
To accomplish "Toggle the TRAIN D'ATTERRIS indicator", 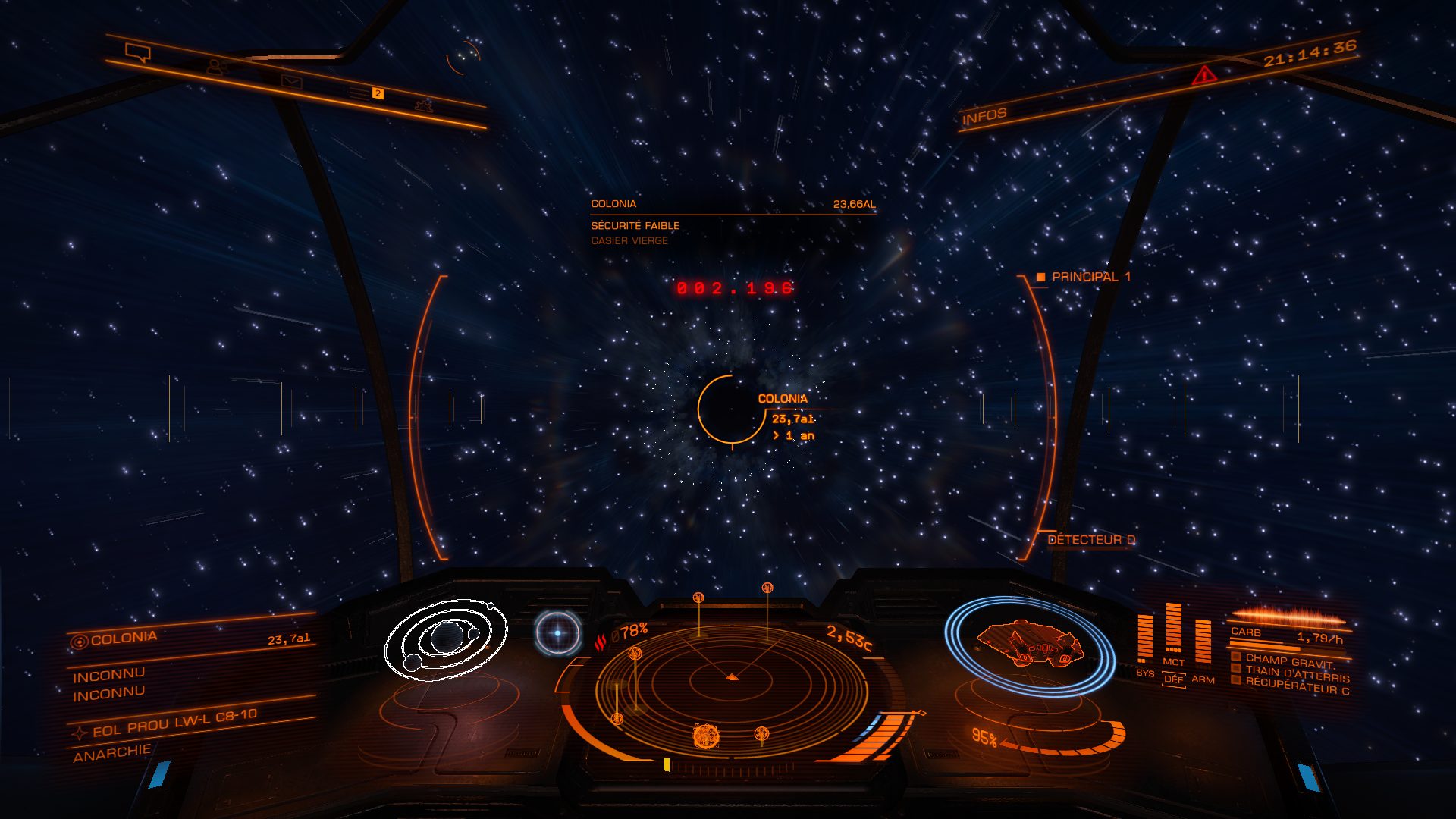I will (x=1296, y=673).
